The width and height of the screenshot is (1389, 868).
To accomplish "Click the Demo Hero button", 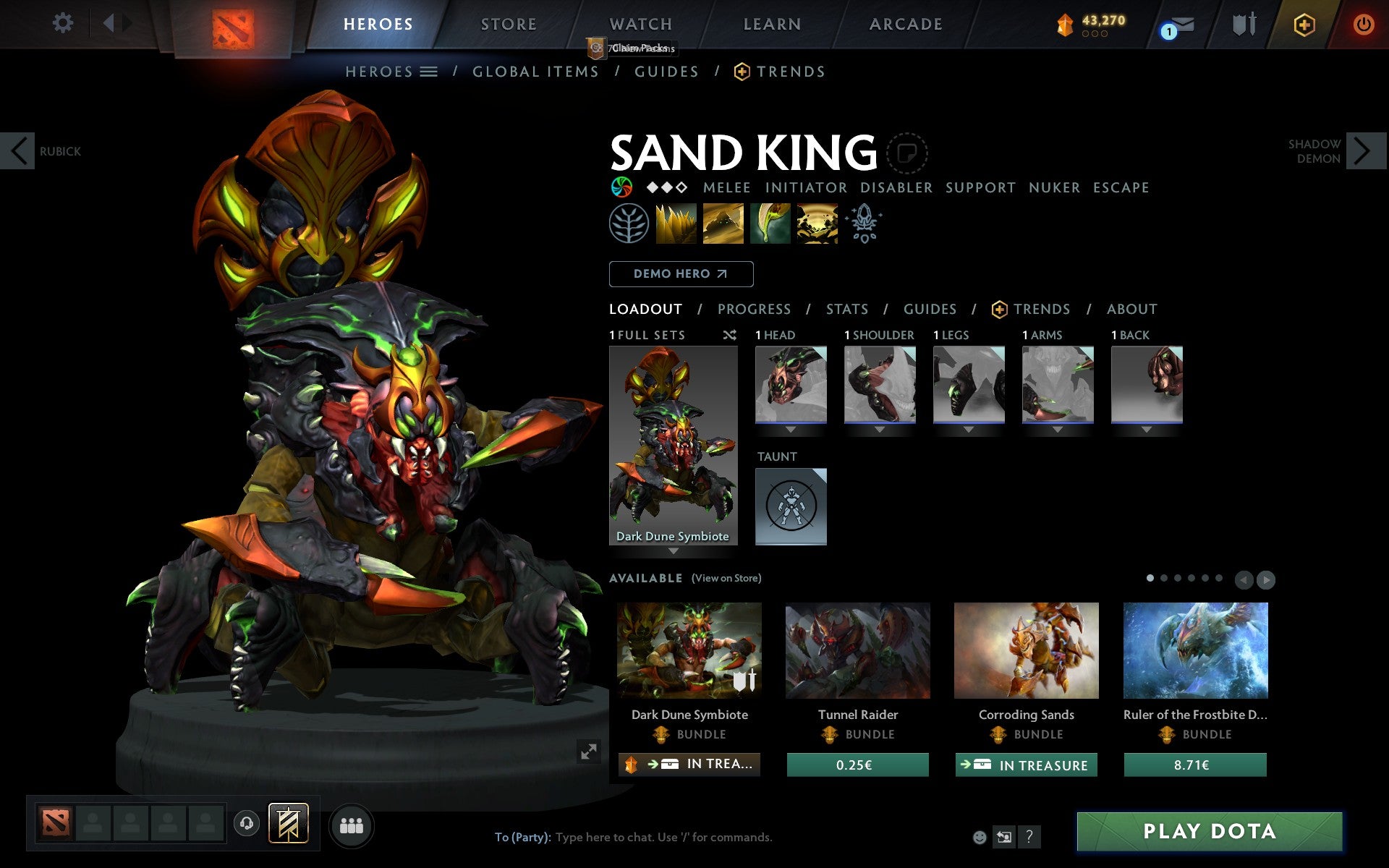I will (681, 274).
